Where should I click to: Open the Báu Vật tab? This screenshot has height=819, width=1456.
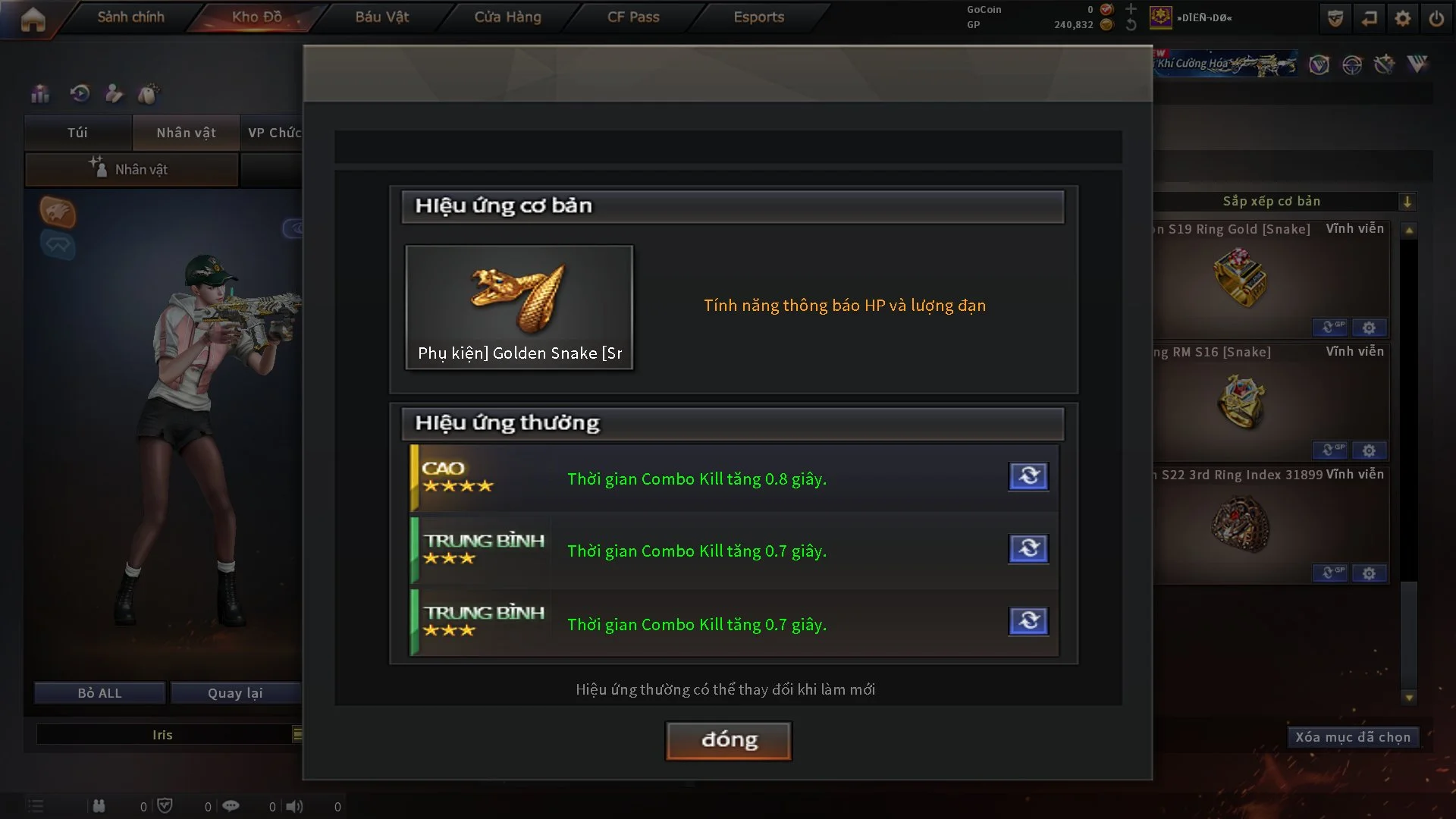point(381,17)
